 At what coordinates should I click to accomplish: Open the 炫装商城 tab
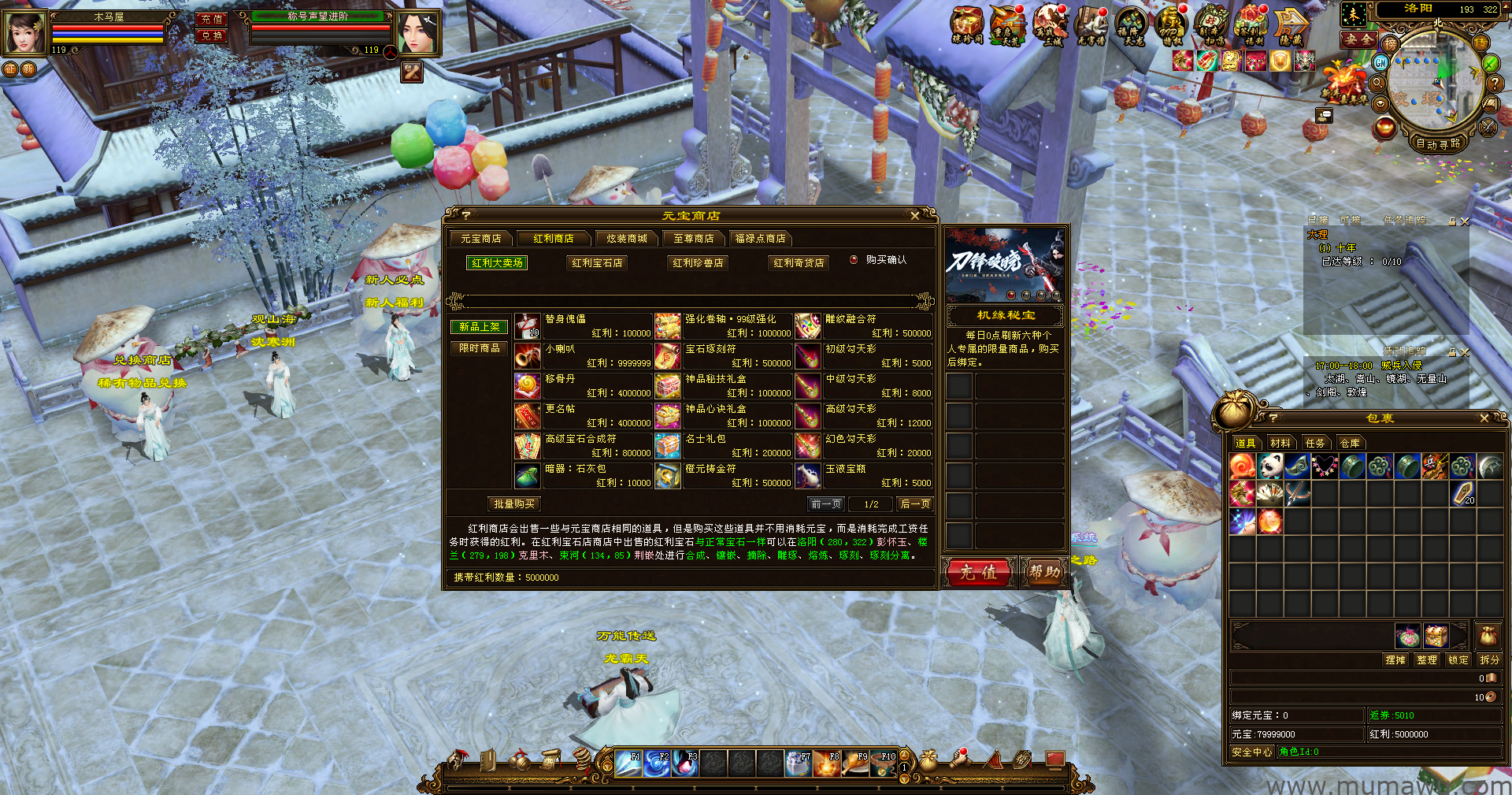coord(626,239)
